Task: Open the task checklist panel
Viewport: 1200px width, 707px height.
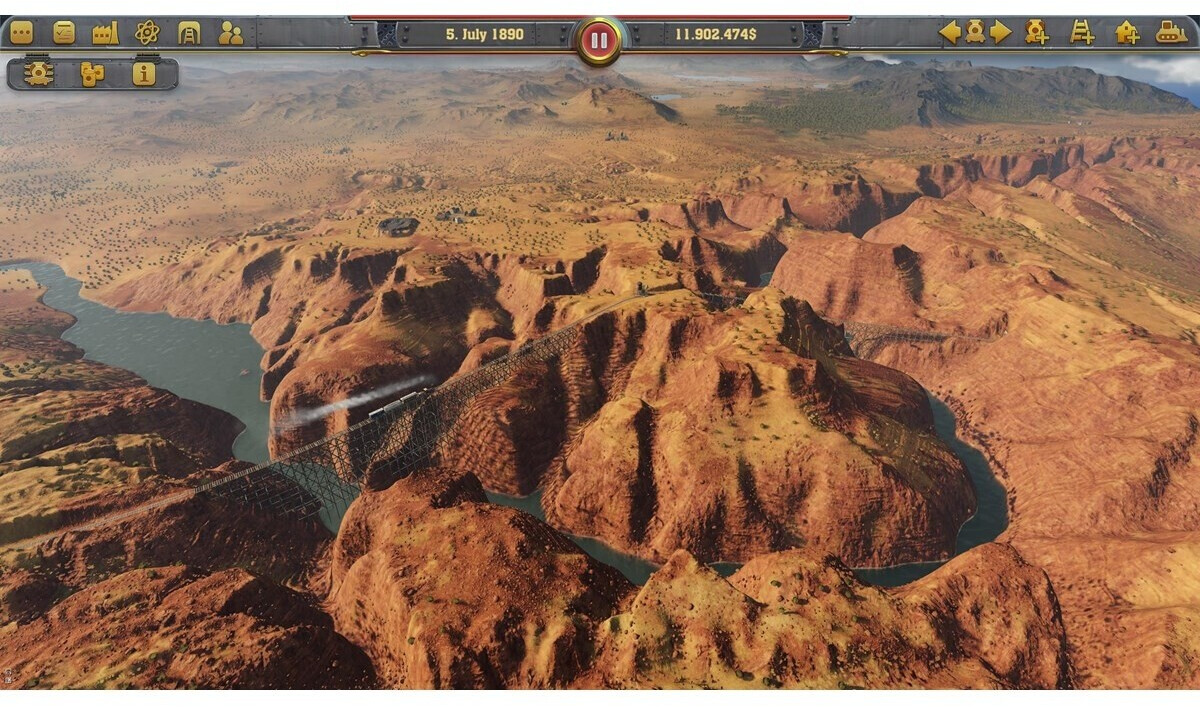Action: tap(64, 33)
